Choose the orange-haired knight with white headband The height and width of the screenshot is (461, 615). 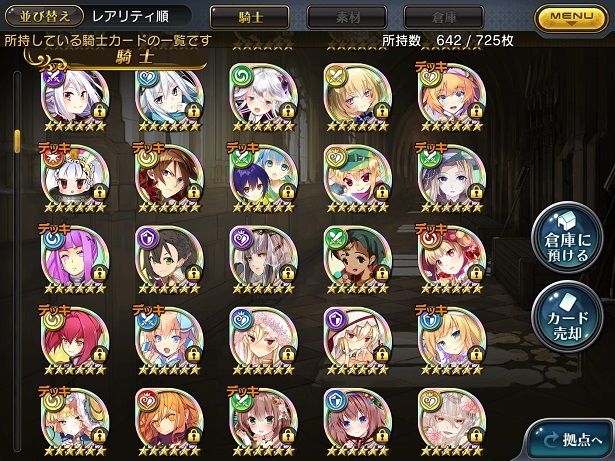coord(447,96)
